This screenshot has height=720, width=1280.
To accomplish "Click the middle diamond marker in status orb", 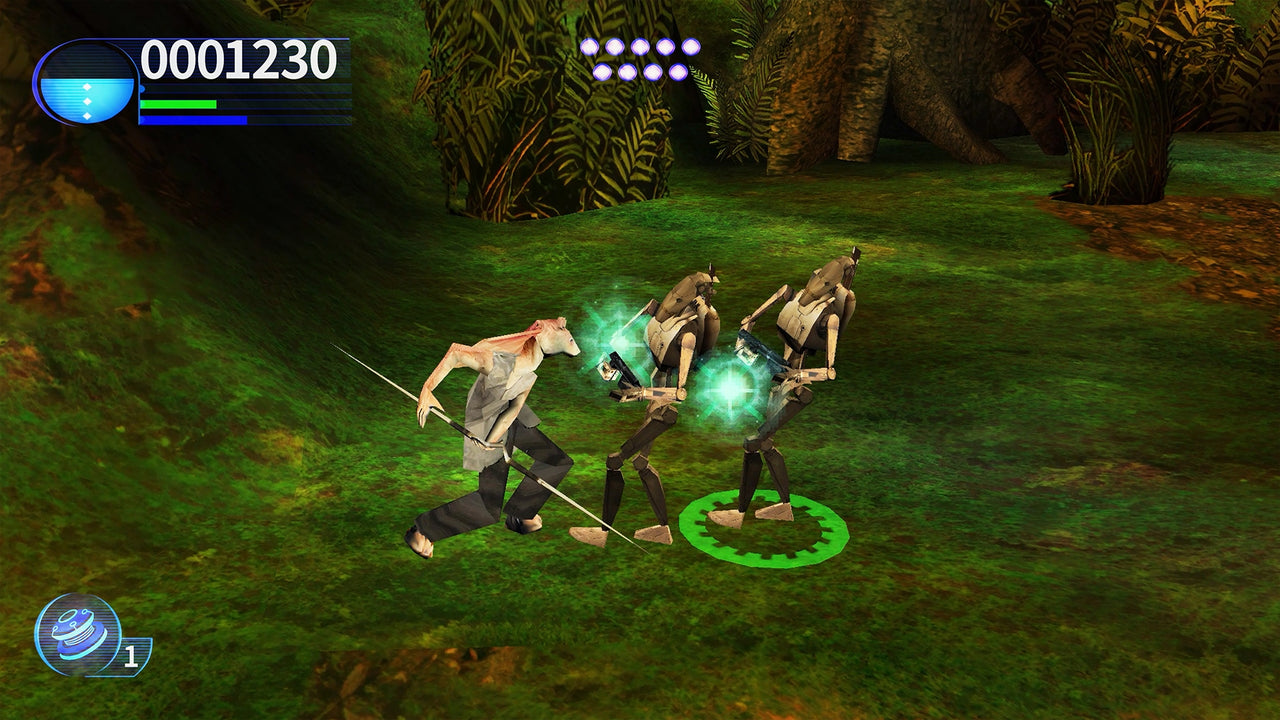I will point(87,101).
